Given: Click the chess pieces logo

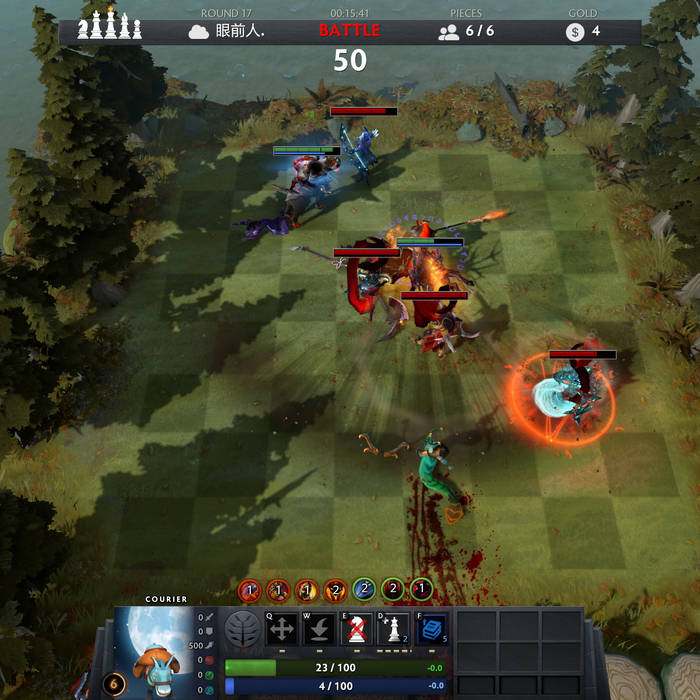Looking at the screenshot, I should click(x=110, y=28).
